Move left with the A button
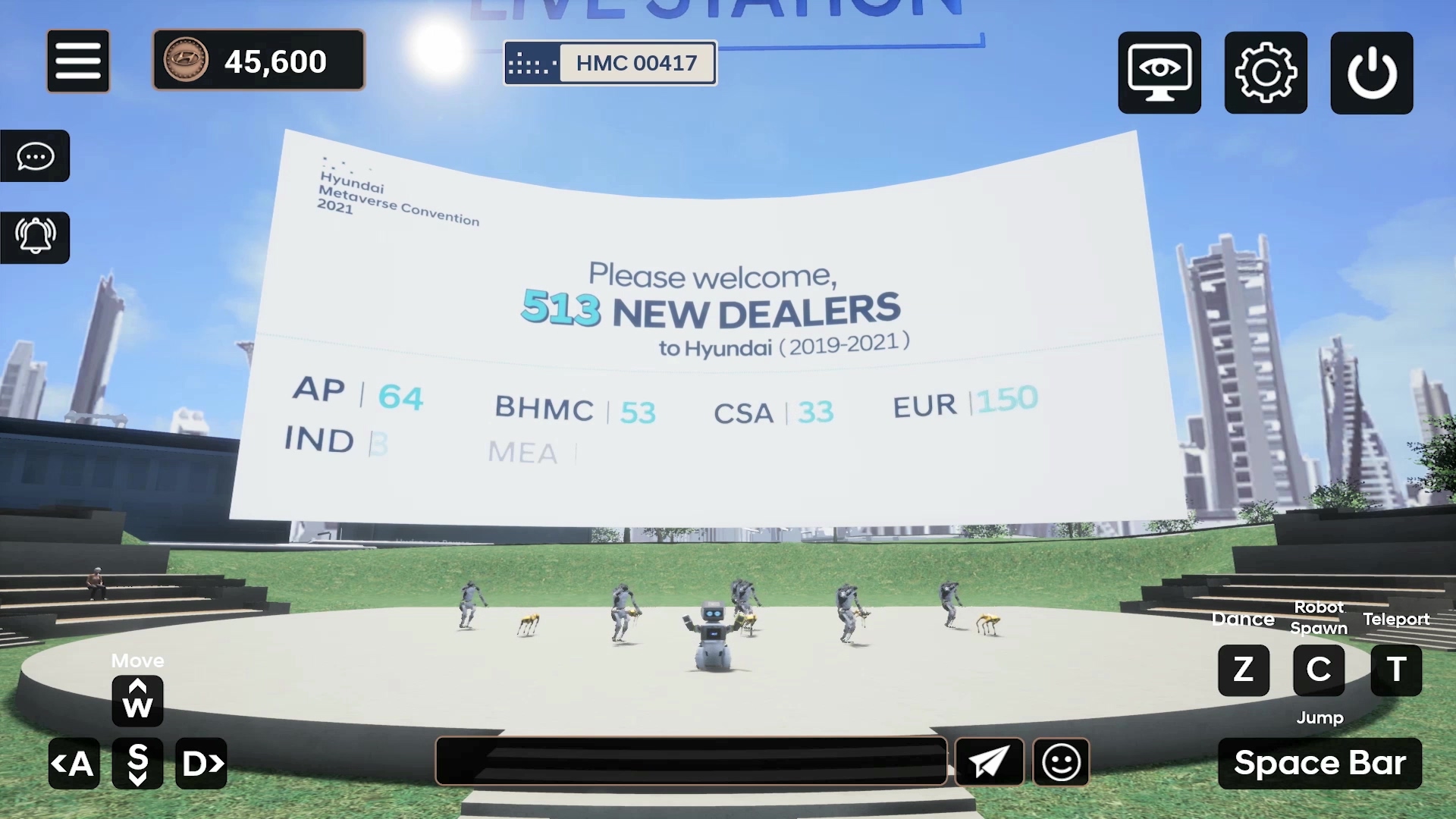This screenshot has width=1456, height=819. [74, 763]
